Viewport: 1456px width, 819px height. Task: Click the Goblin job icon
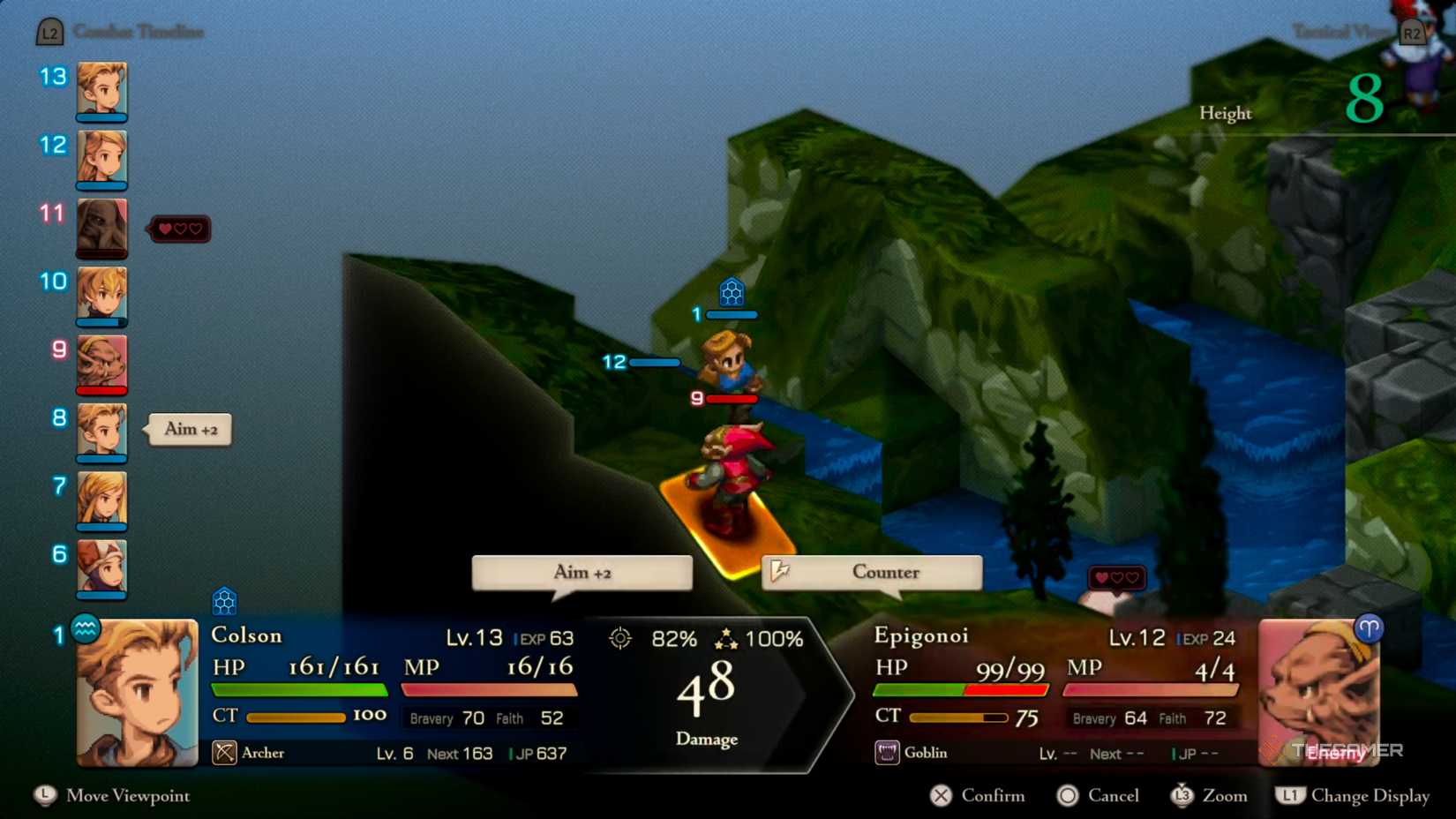point(887,753)
